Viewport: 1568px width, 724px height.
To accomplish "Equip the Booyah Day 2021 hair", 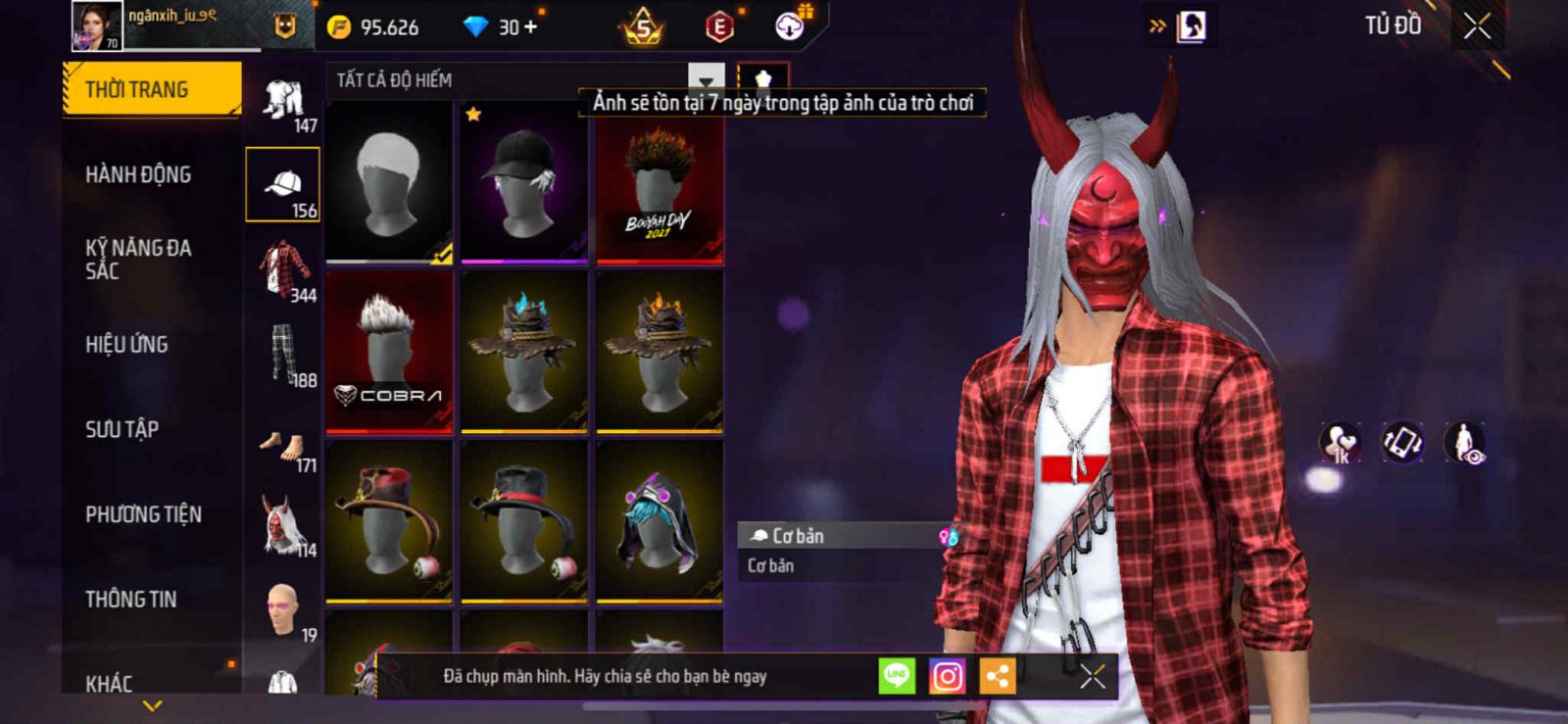I will [x=660, y=183].
